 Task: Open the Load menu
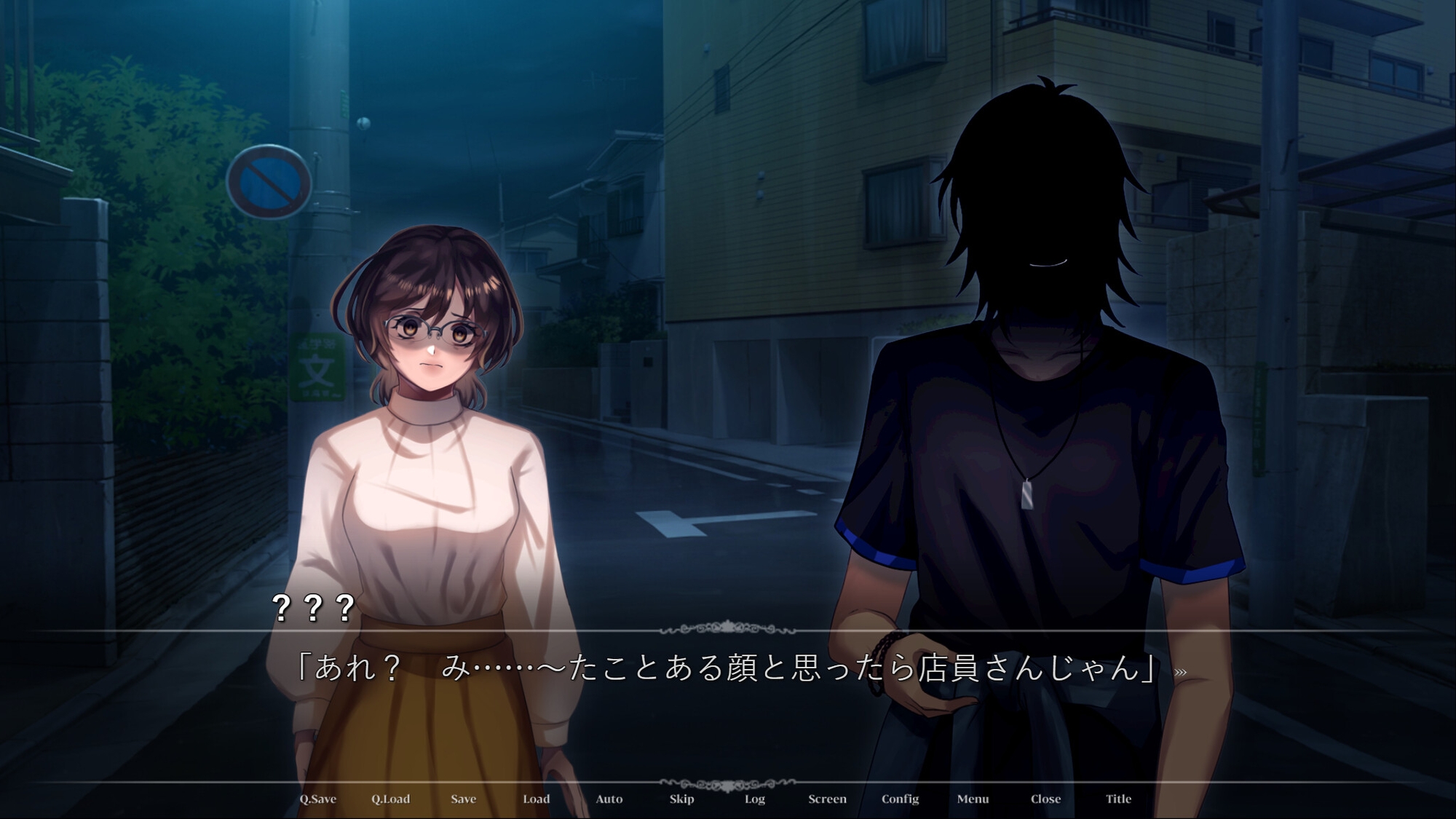click(x=536, y=799)
